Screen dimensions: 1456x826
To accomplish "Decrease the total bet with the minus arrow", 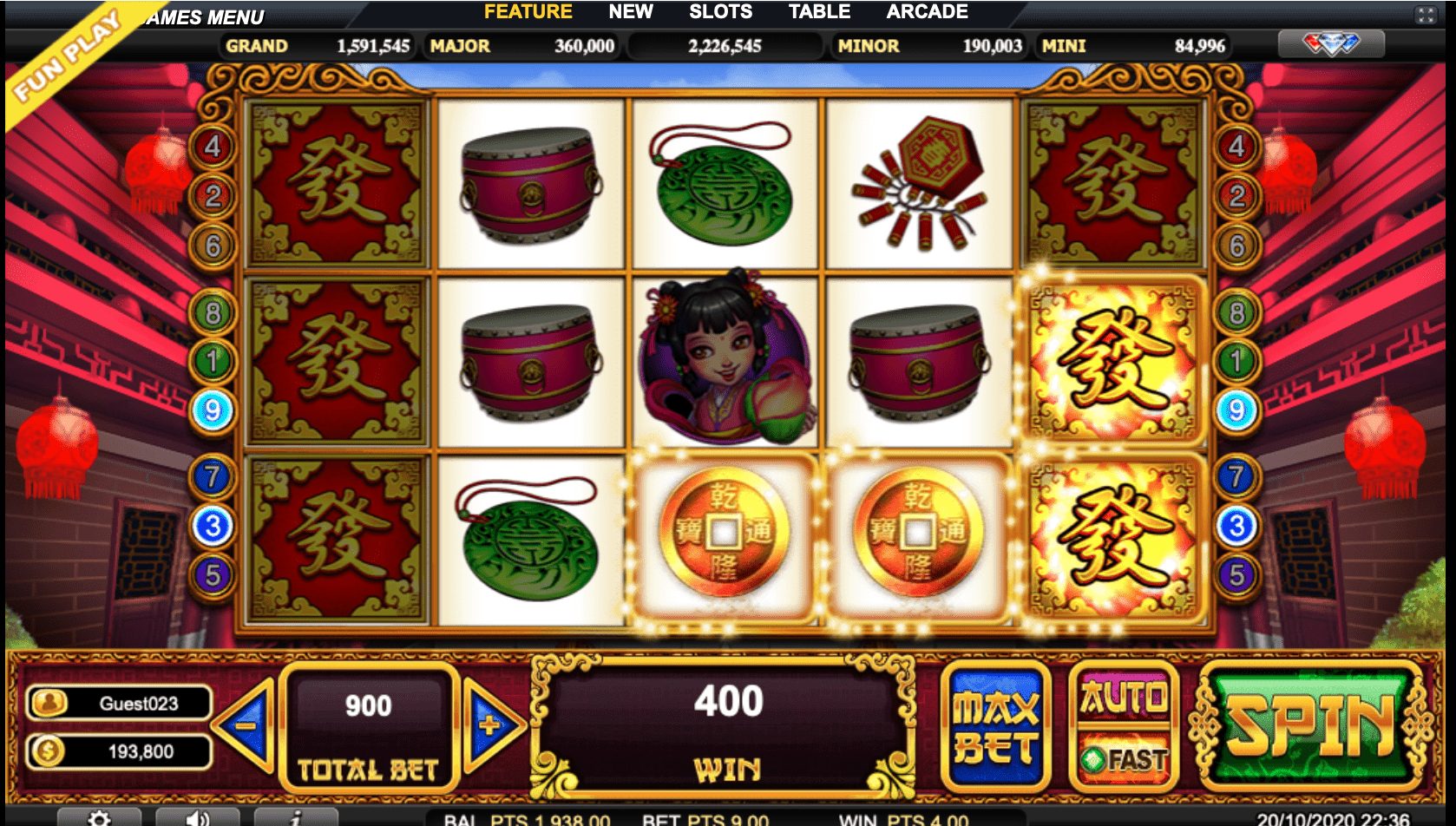I will click(246, 727).
